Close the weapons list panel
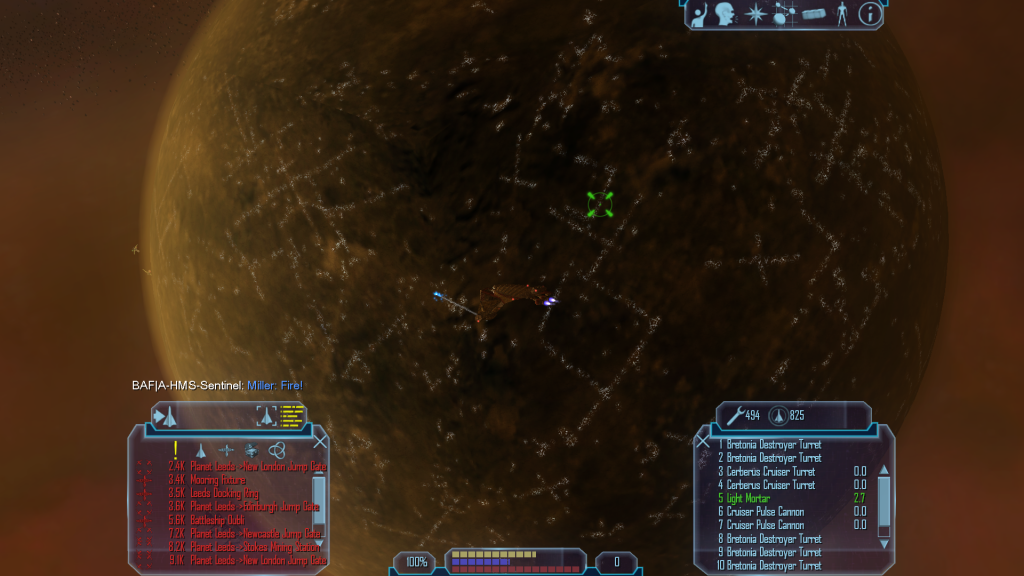This screenshot has width=1024, height=576. 703,441
